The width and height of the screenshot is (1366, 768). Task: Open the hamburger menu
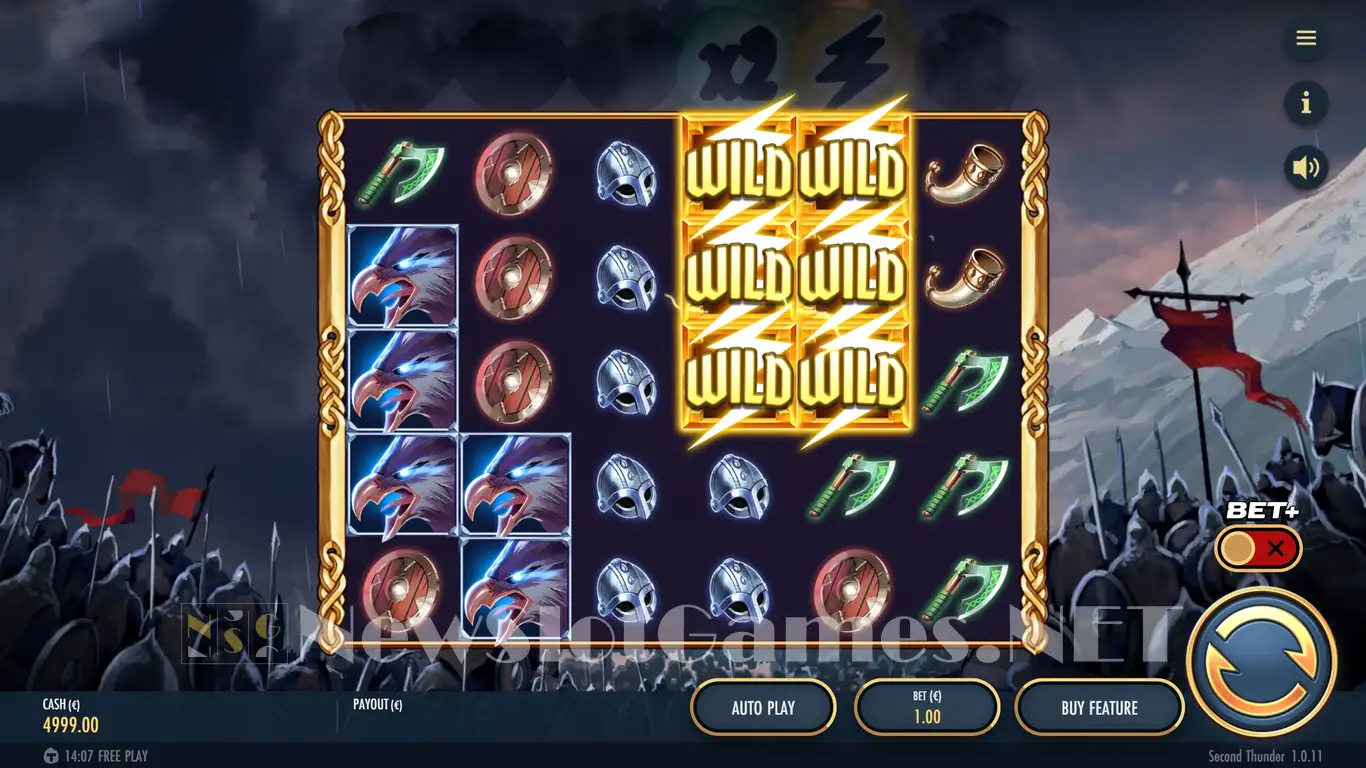1306,38
